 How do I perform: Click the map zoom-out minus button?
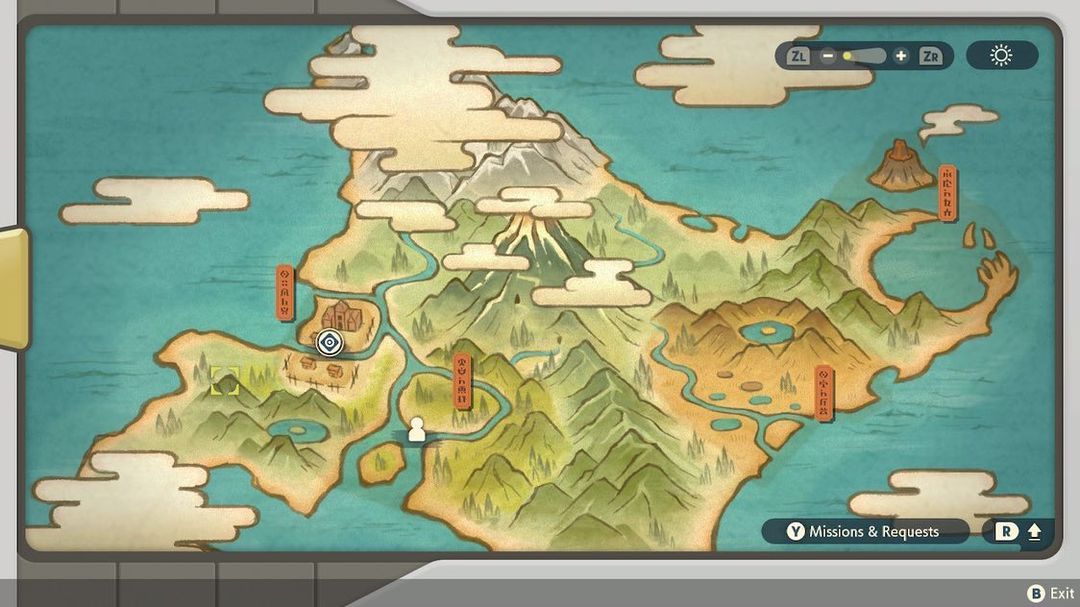[828, 56]
